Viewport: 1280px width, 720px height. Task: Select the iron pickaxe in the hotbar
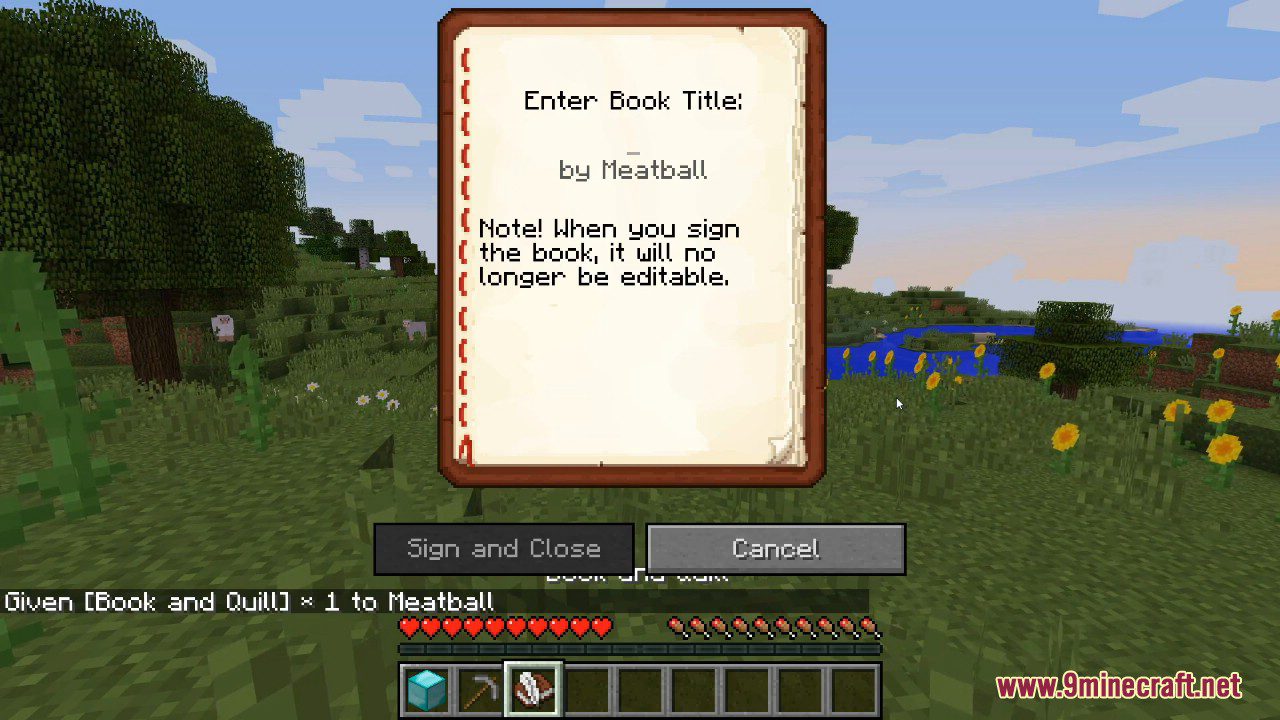(478, 688)
